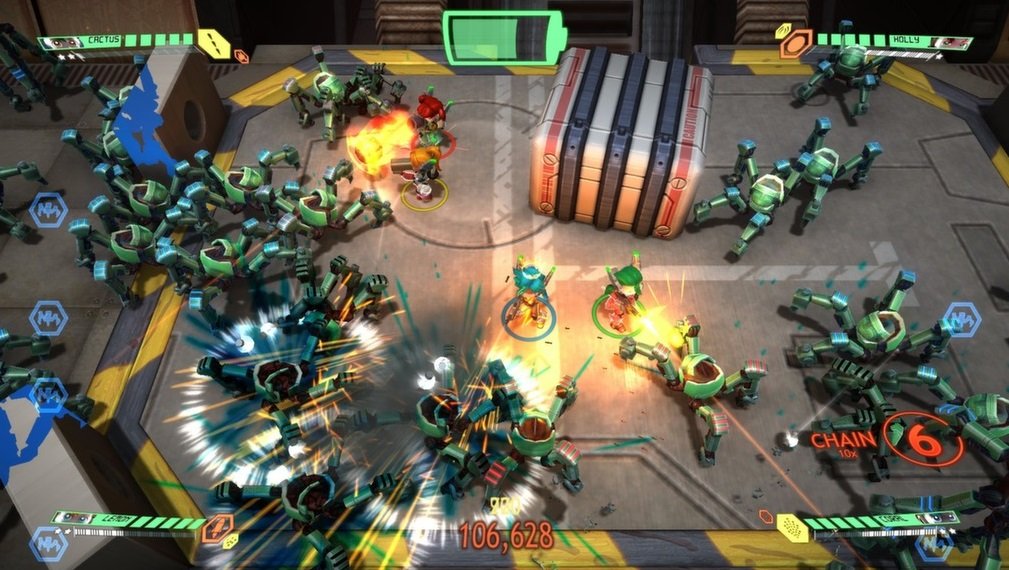This screenshot has width=1009, height=570.
Task: Click Holly's player portrait
Action: point(951,43)
